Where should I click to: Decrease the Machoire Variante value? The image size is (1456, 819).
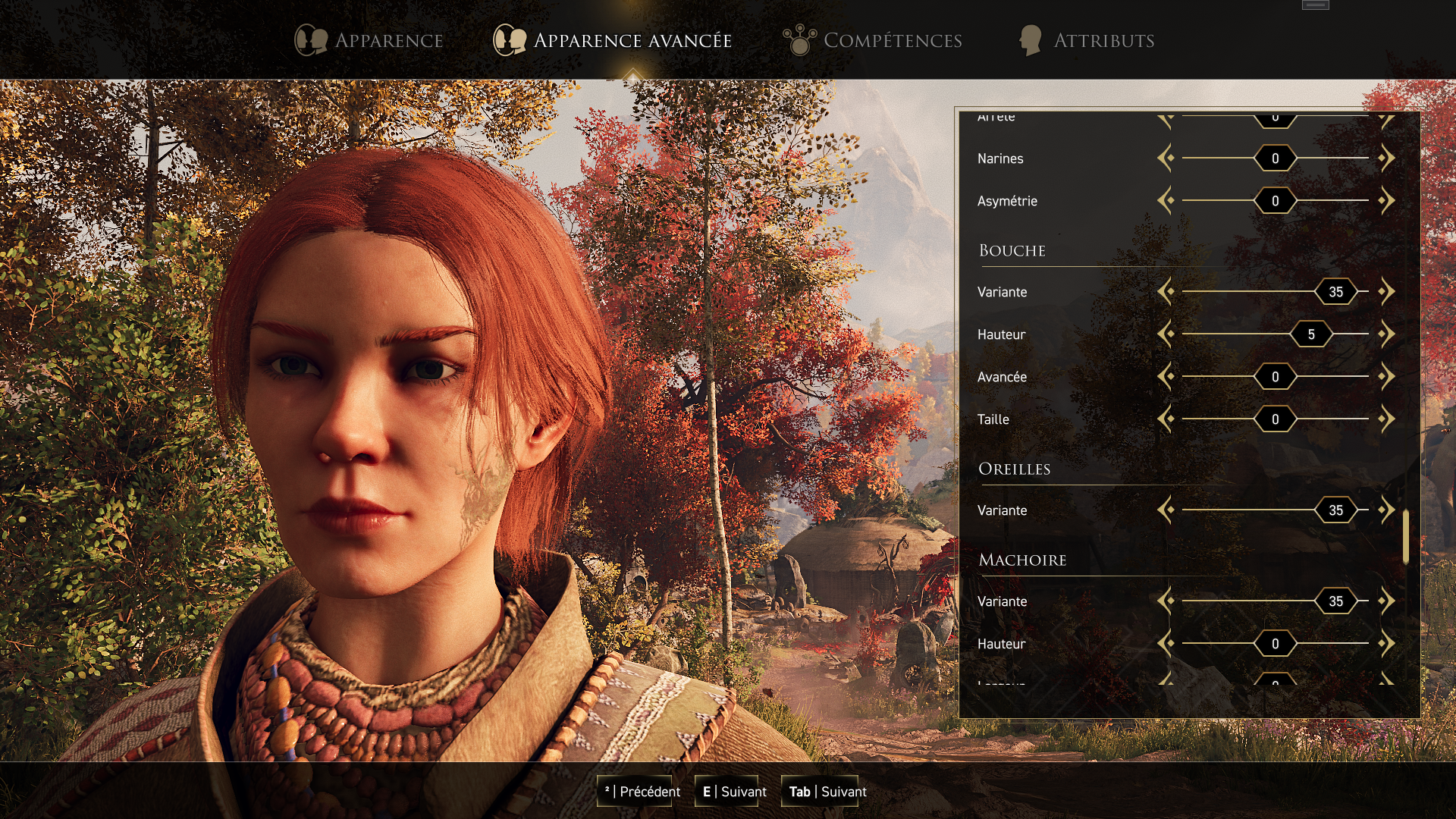pyautogui.click(x=1167, y=601)
